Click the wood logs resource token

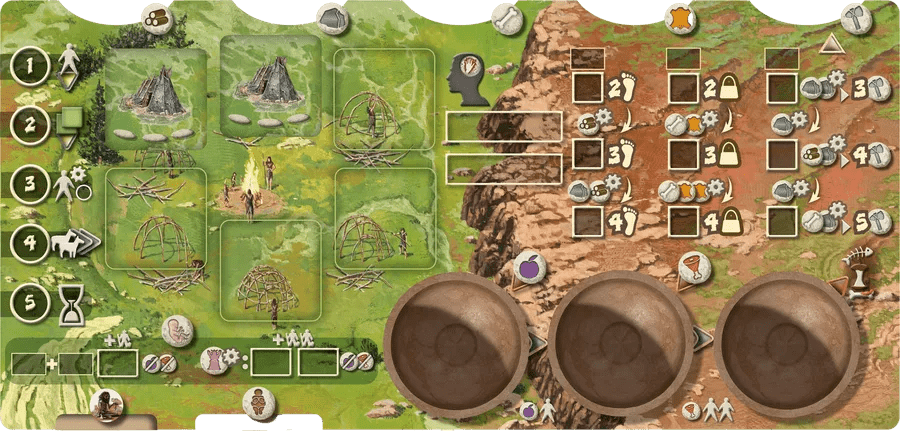click(x=155, y=16)
